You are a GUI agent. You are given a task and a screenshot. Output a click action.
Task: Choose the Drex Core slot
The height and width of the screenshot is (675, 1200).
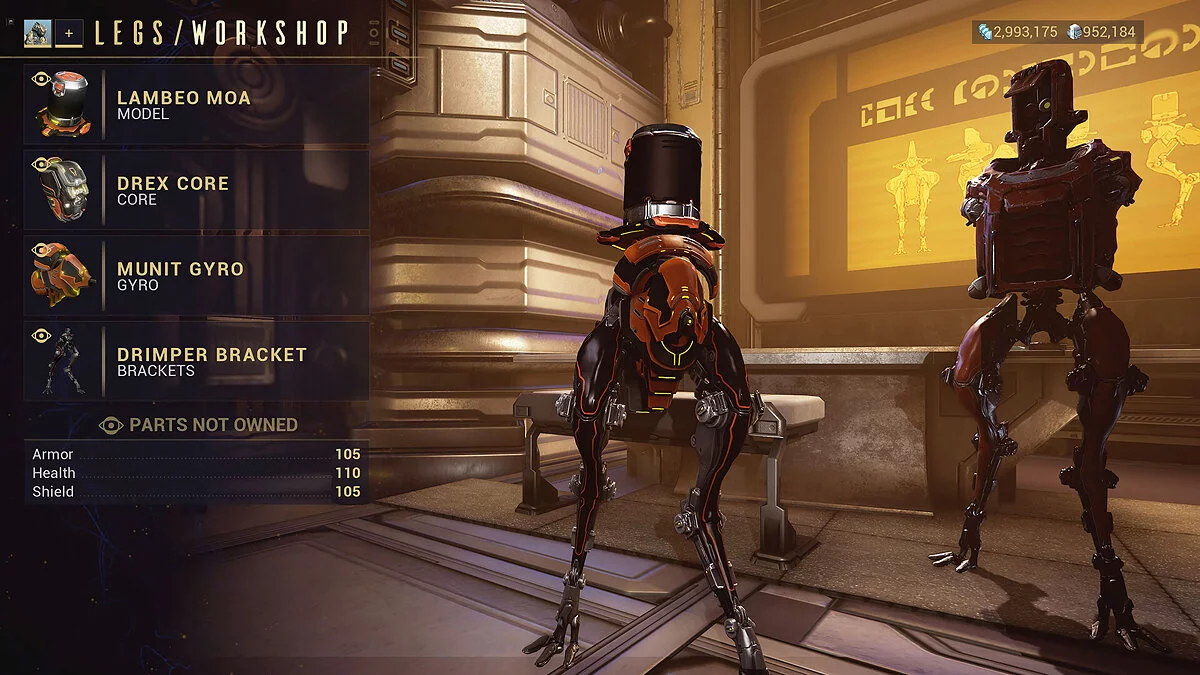197,190
